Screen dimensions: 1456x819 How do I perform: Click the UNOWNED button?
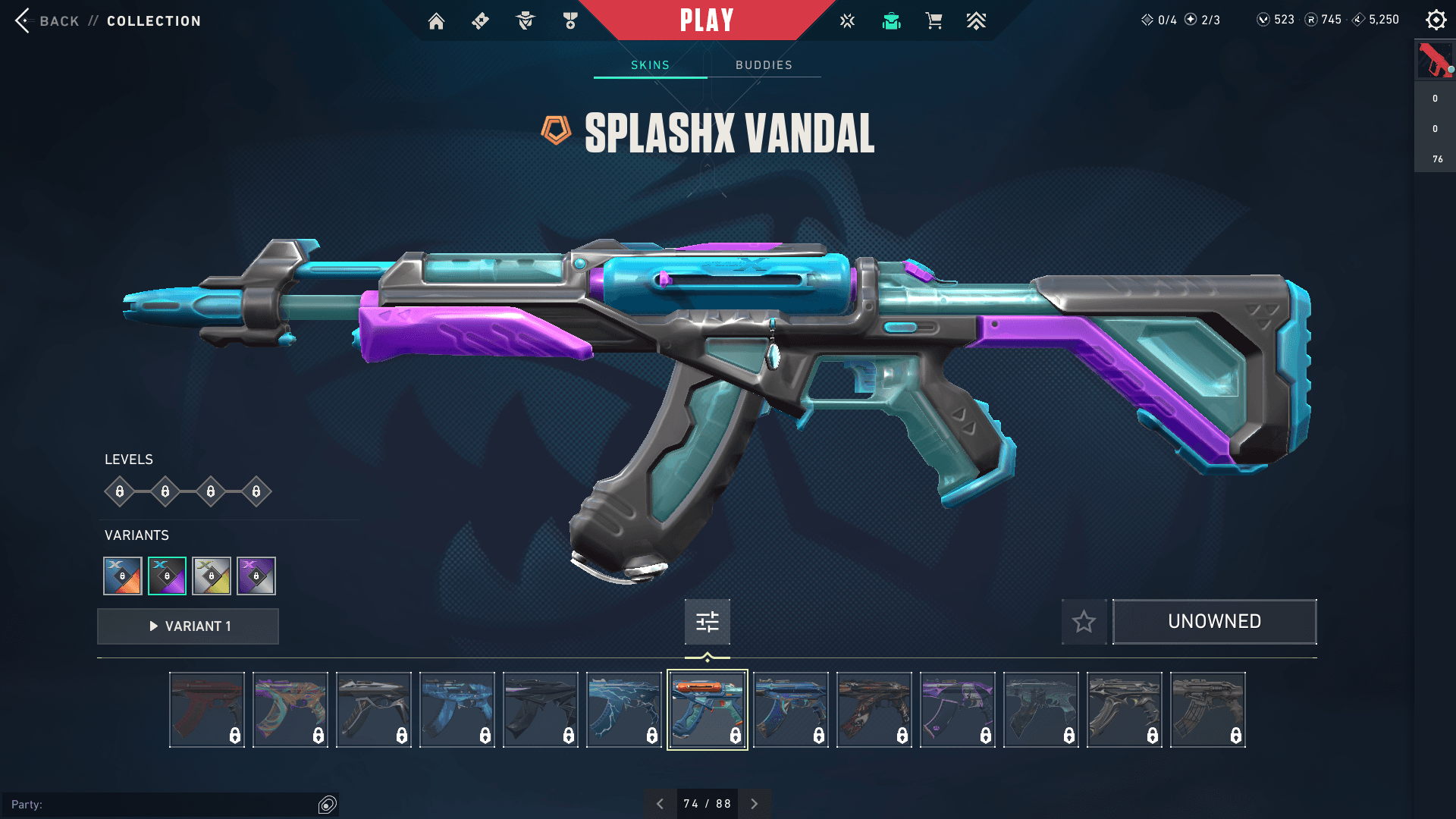(1214, 621)
